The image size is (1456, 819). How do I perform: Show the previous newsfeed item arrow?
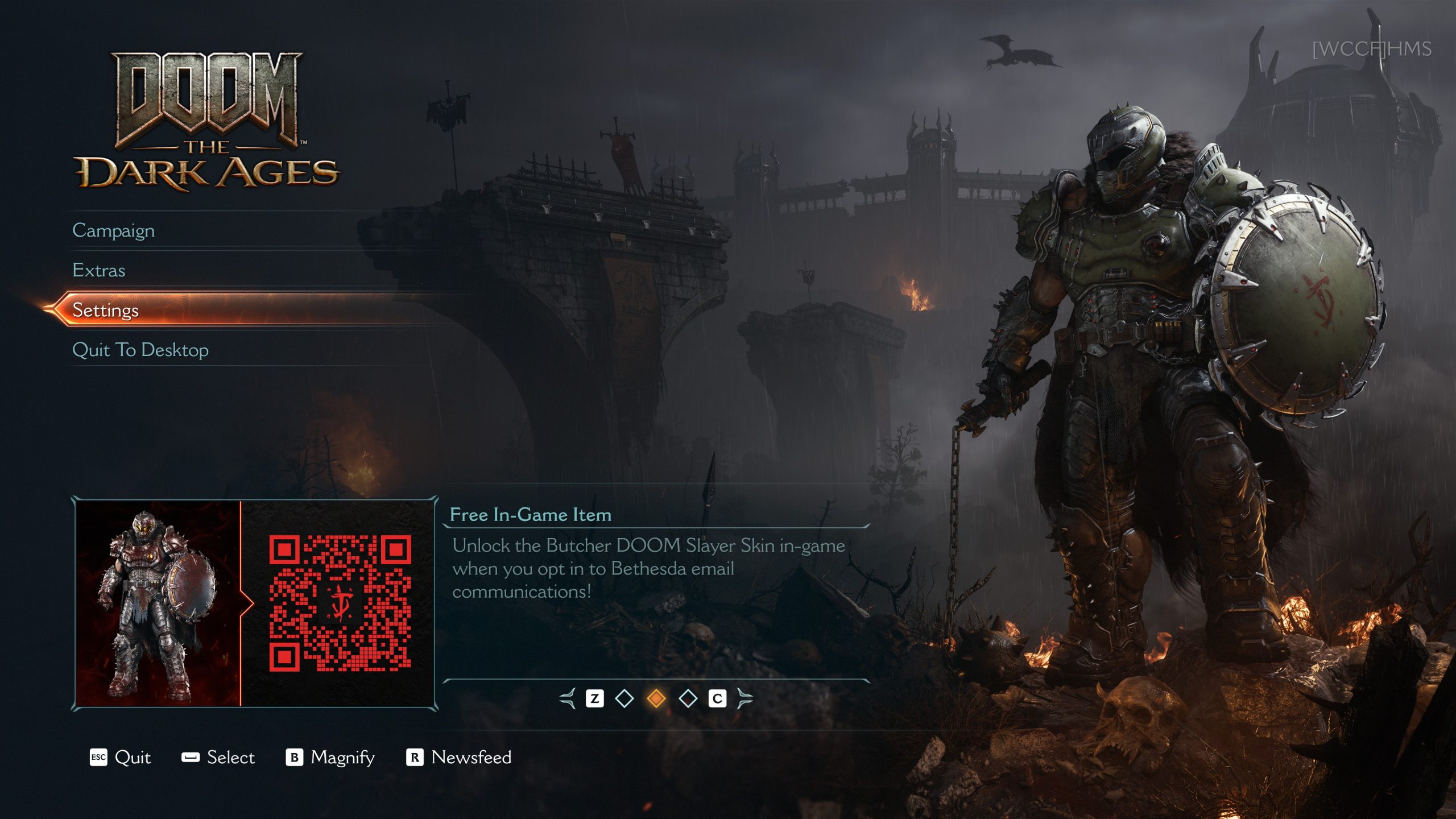click(x=568, y=698)
